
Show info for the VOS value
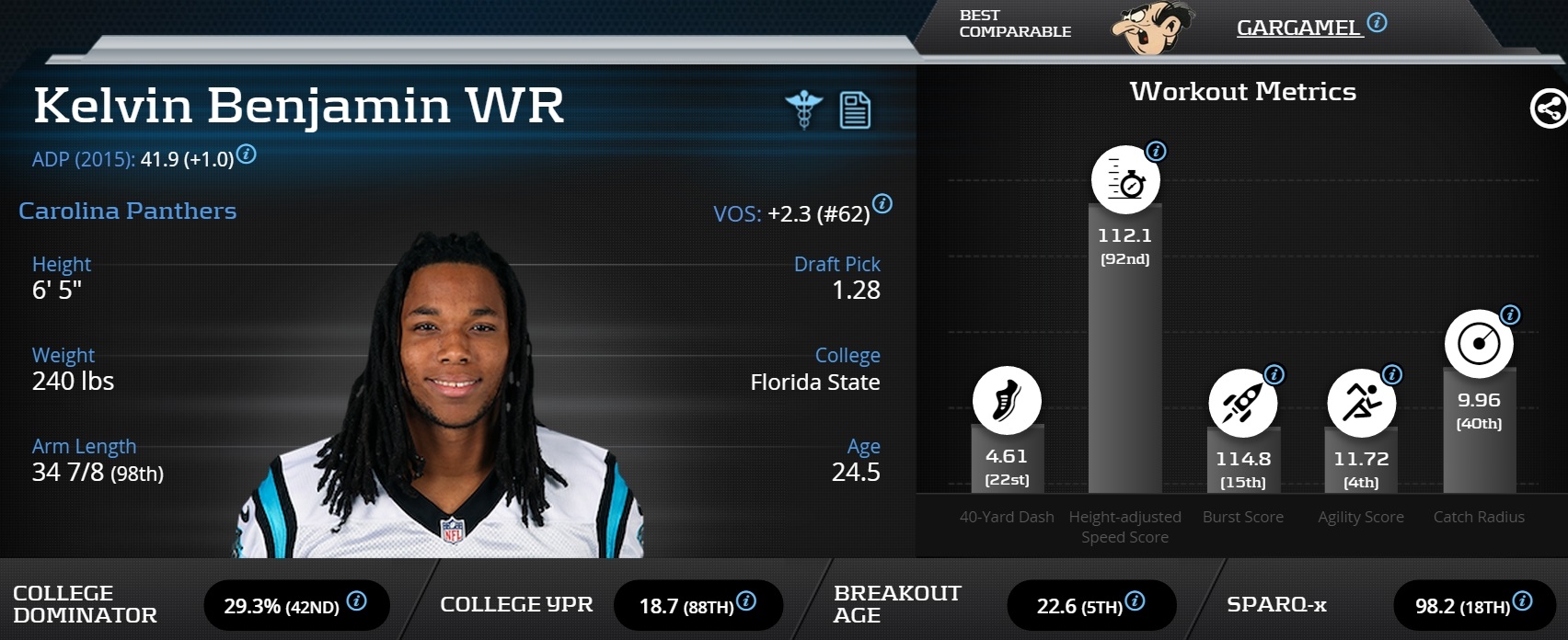pyautogui.click(x=882, y=204)
